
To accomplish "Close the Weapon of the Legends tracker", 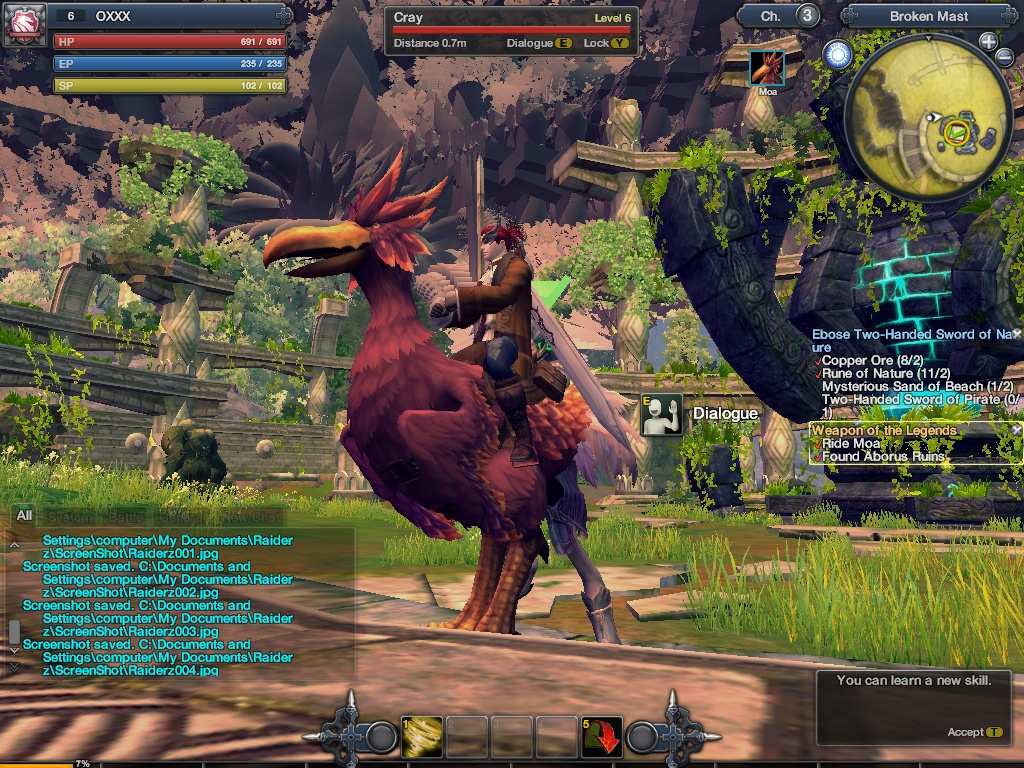I will pyautogui.click(x=1017, y=429).
